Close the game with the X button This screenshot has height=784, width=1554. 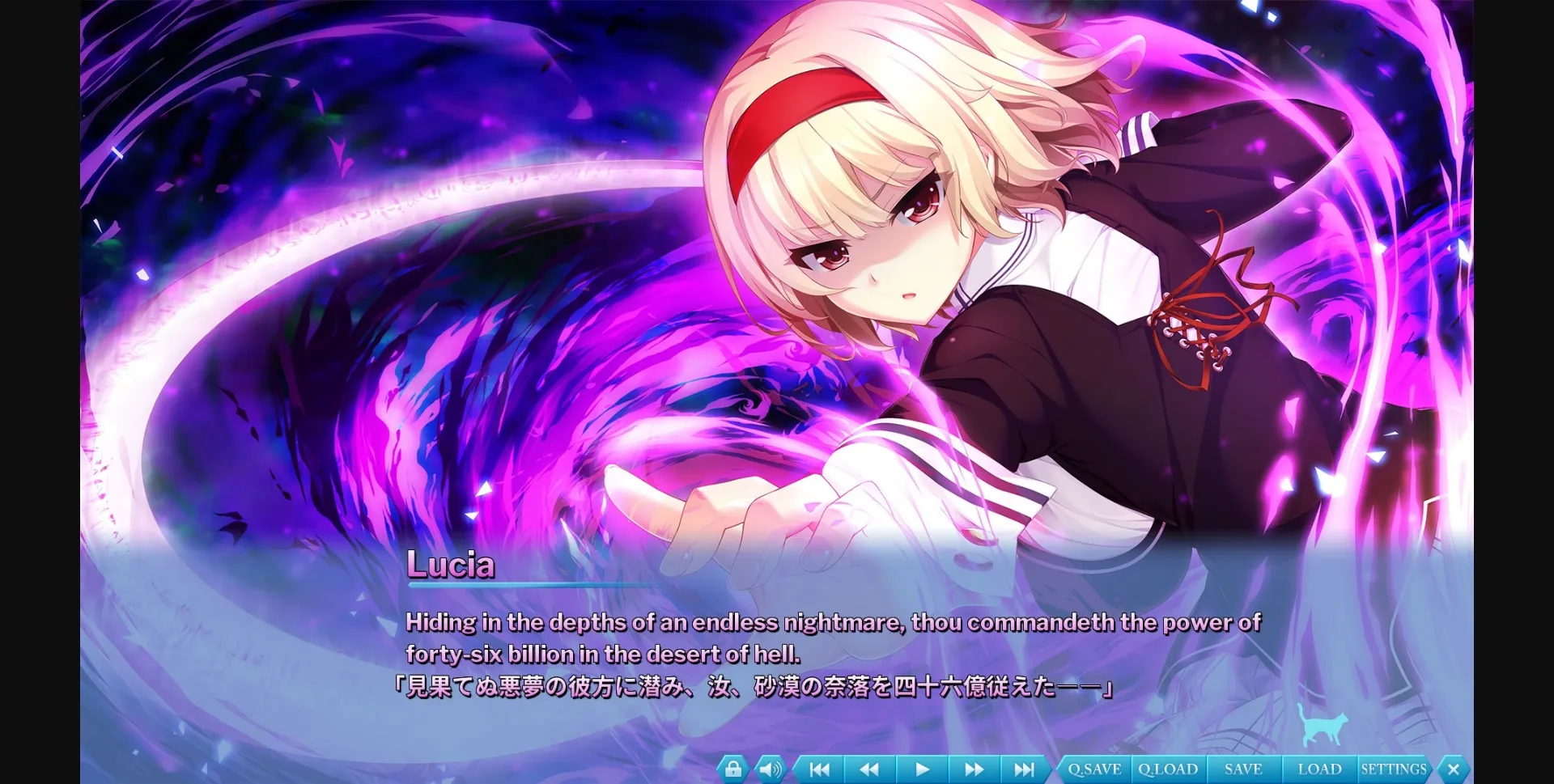click(x=1453, y=769)
